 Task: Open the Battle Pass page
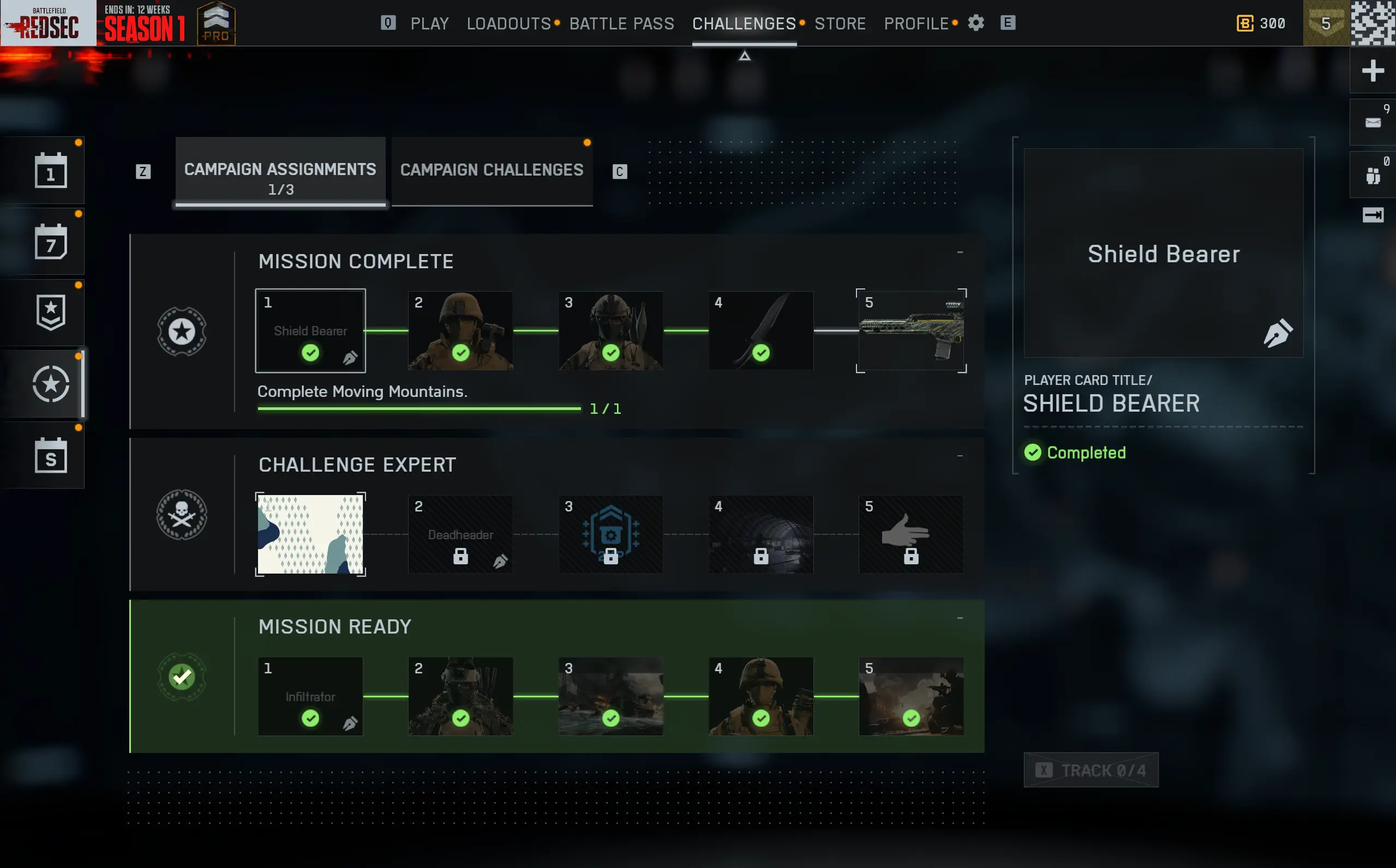coord(621,23)
